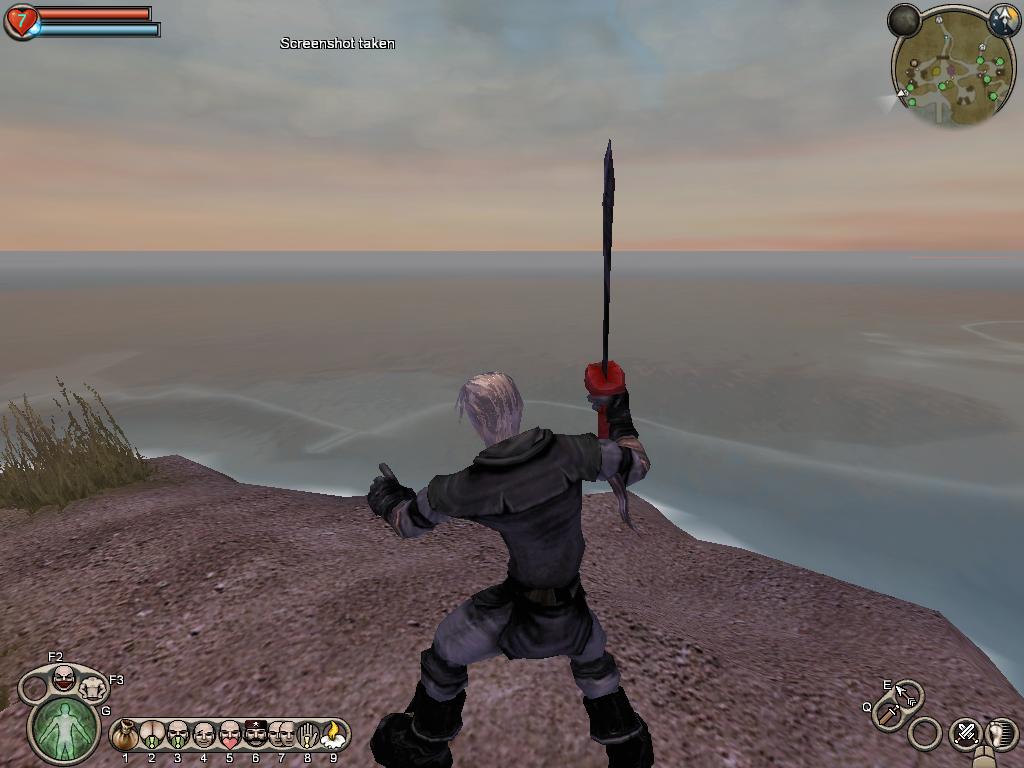The image size is (1024, 768).
Task: Equip the melee sword weapon slot
Action: [888, 715]
